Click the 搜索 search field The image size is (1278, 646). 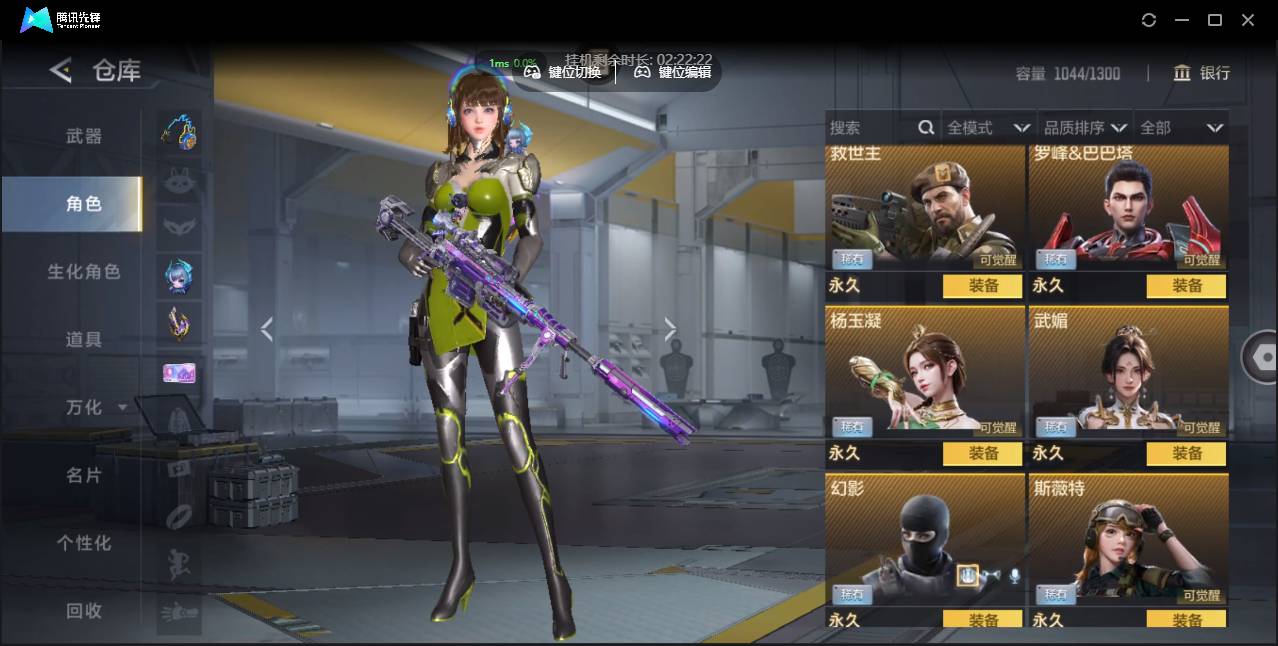[x=870, y=128]
